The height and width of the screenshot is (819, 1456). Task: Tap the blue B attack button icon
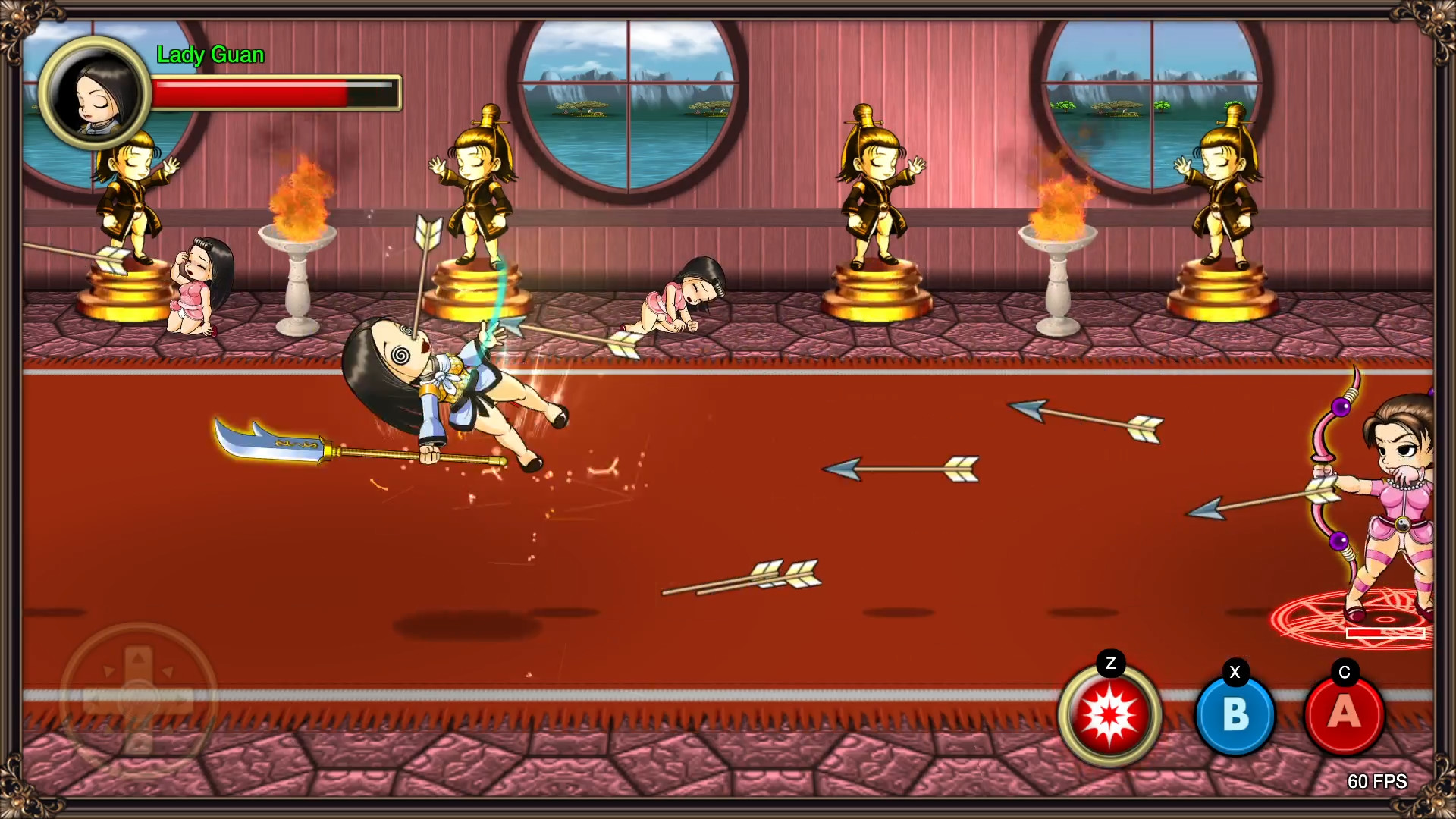(x=1235, y=716)
